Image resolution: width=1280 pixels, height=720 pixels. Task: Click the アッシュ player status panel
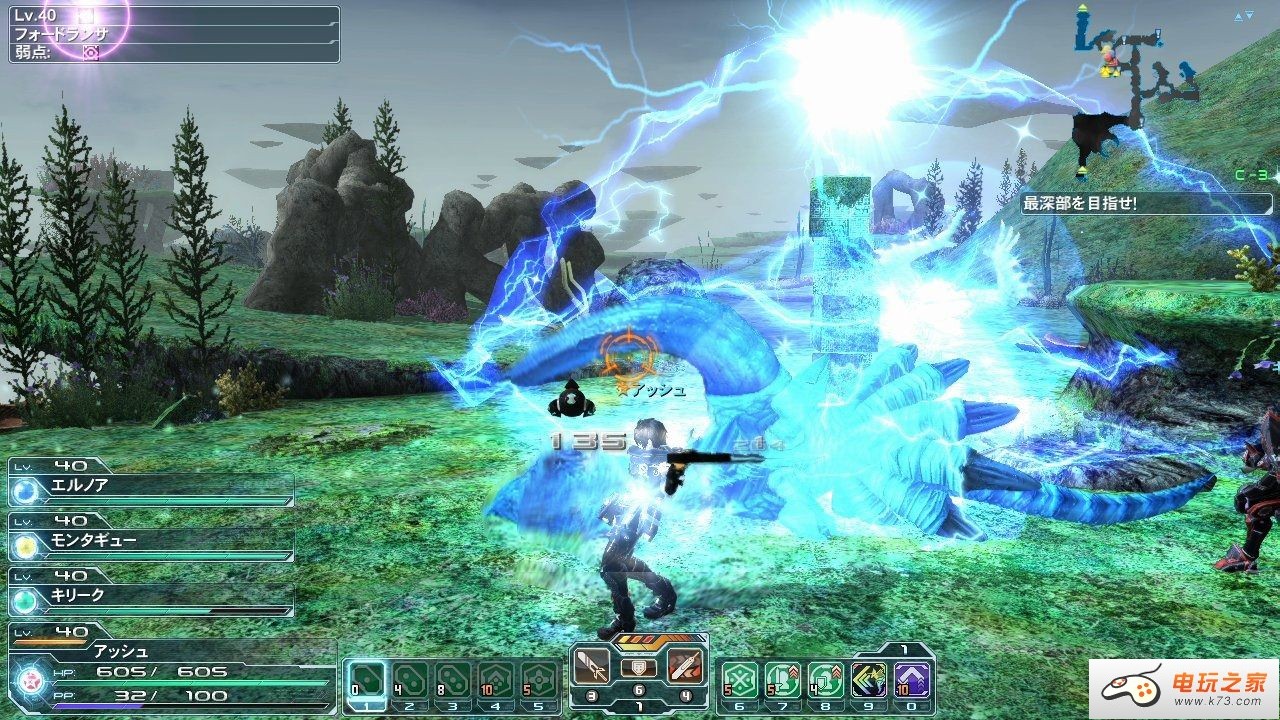pyautogui.click(x=170, y=668)
